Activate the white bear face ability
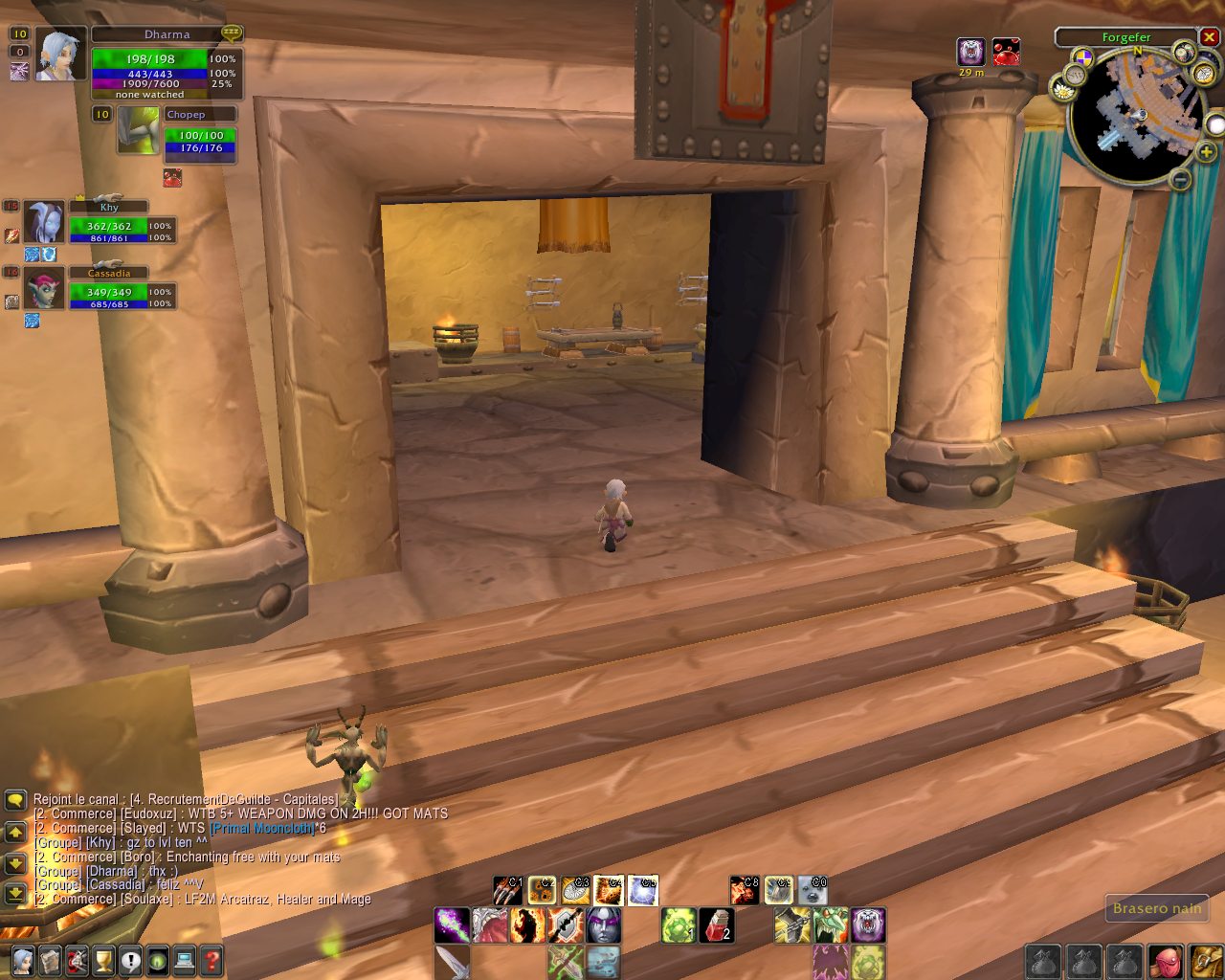Screen dimensions: 1225x980 coord(868,925)
